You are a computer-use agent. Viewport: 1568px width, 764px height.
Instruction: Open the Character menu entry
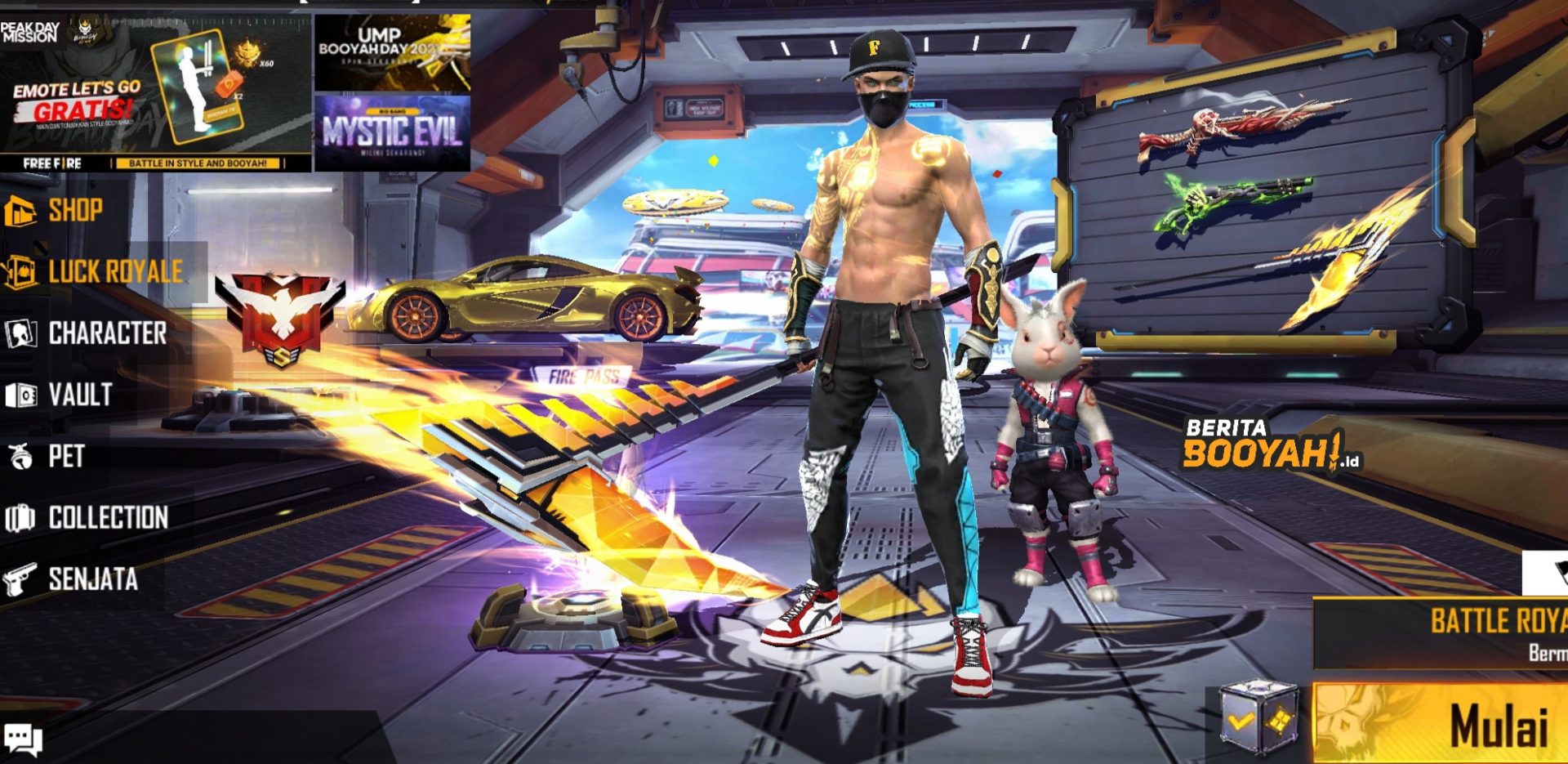pyautogui.click(x=106, y=333)
